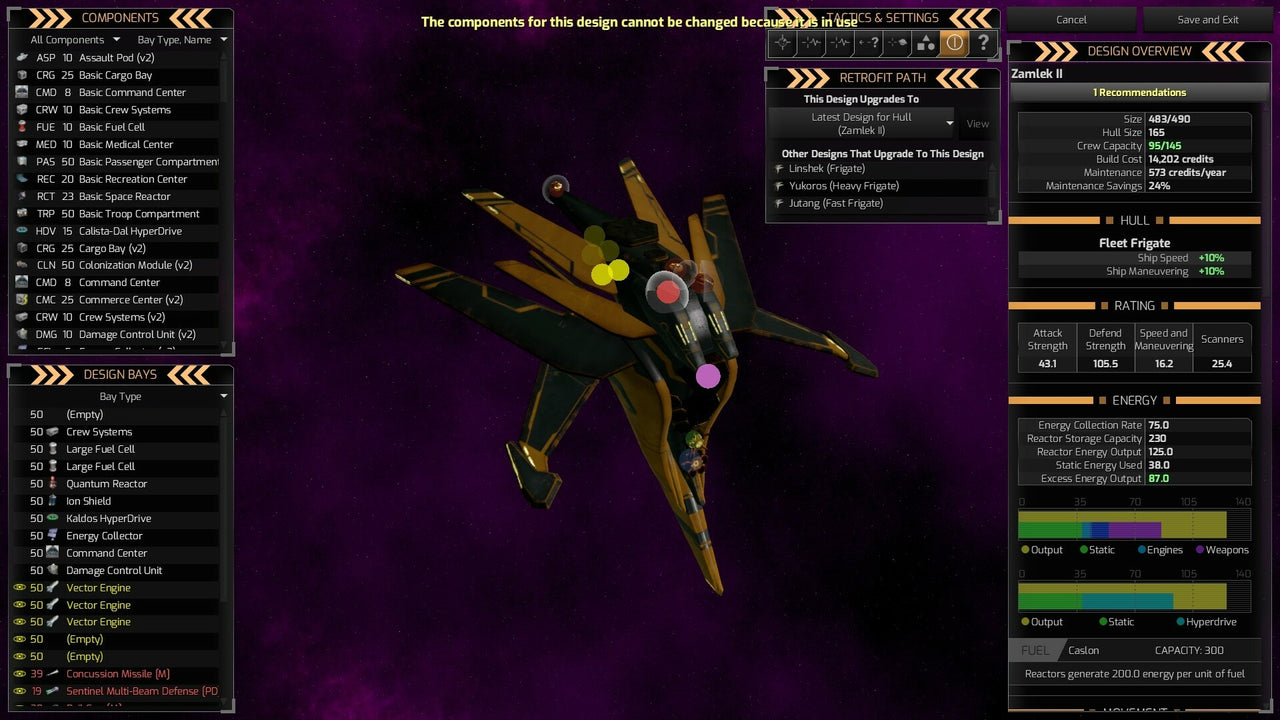The width and height of the screenshot is (1280, 720).
Task: Click the rocket icon beside Vector Engine
Action: pos(50,587)
